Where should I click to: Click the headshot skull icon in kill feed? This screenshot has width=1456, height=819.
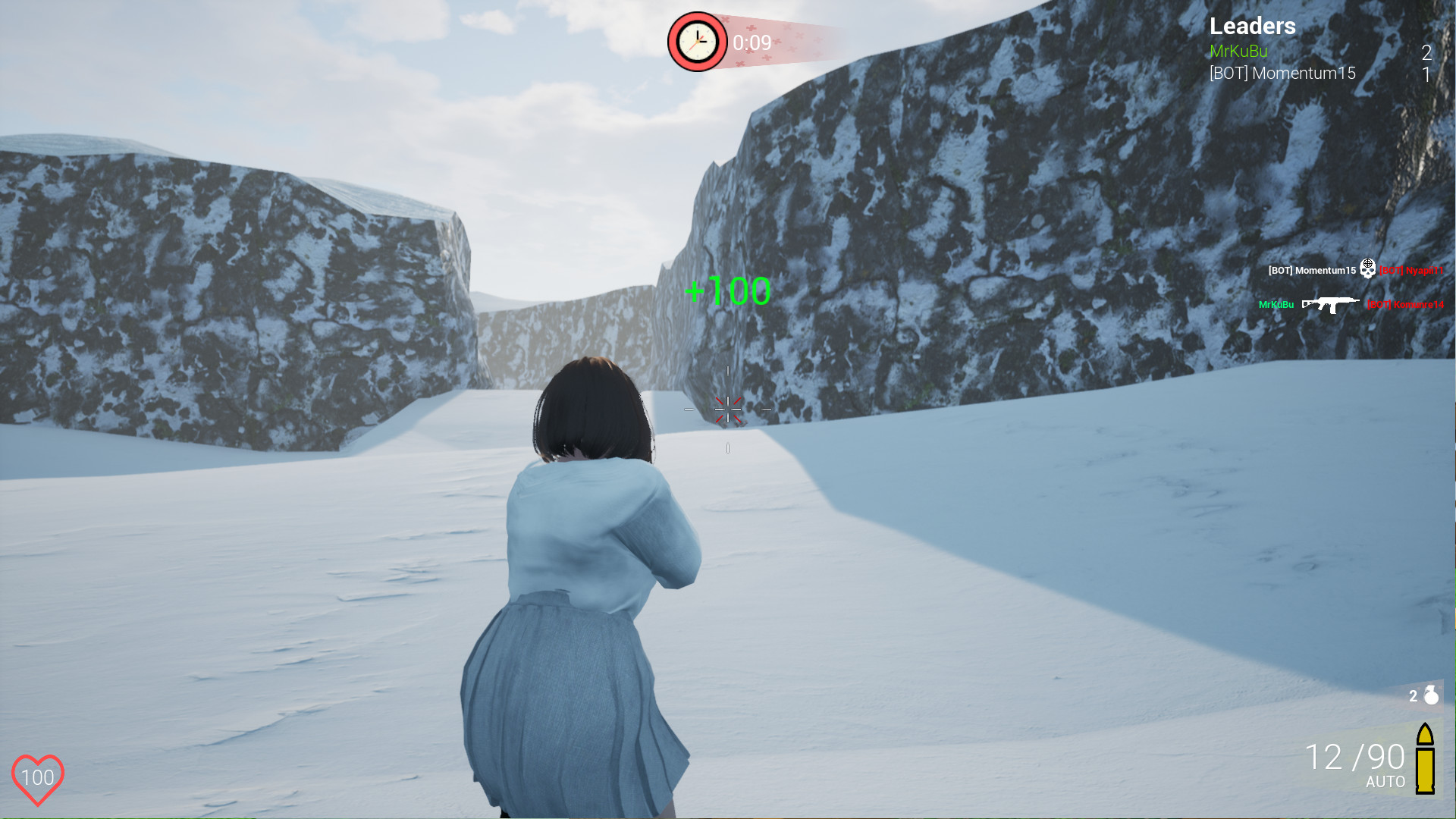1367,270
